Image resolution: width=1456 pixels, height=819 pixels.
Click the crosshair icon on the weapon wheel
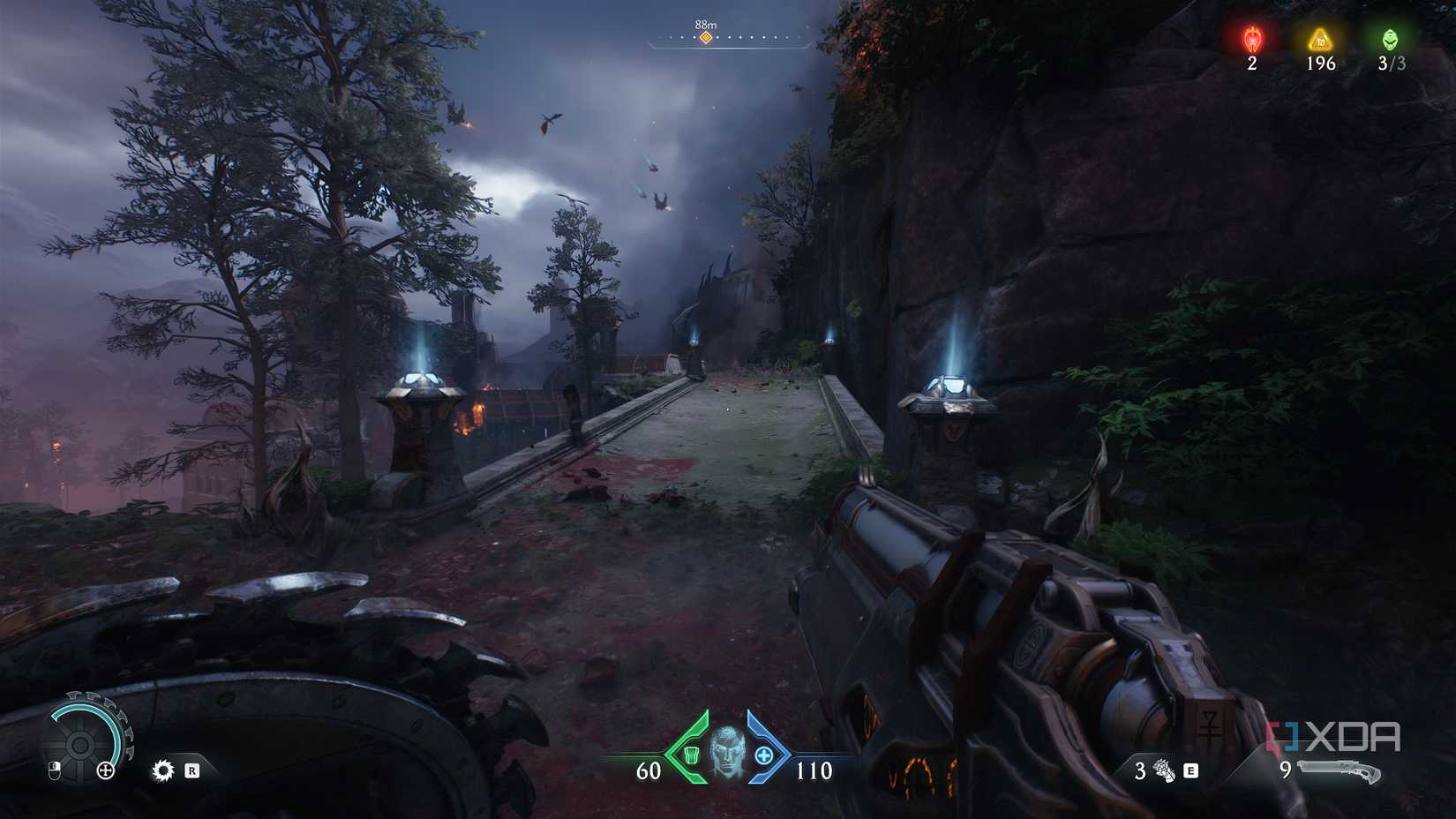click(x=106, y=770)
